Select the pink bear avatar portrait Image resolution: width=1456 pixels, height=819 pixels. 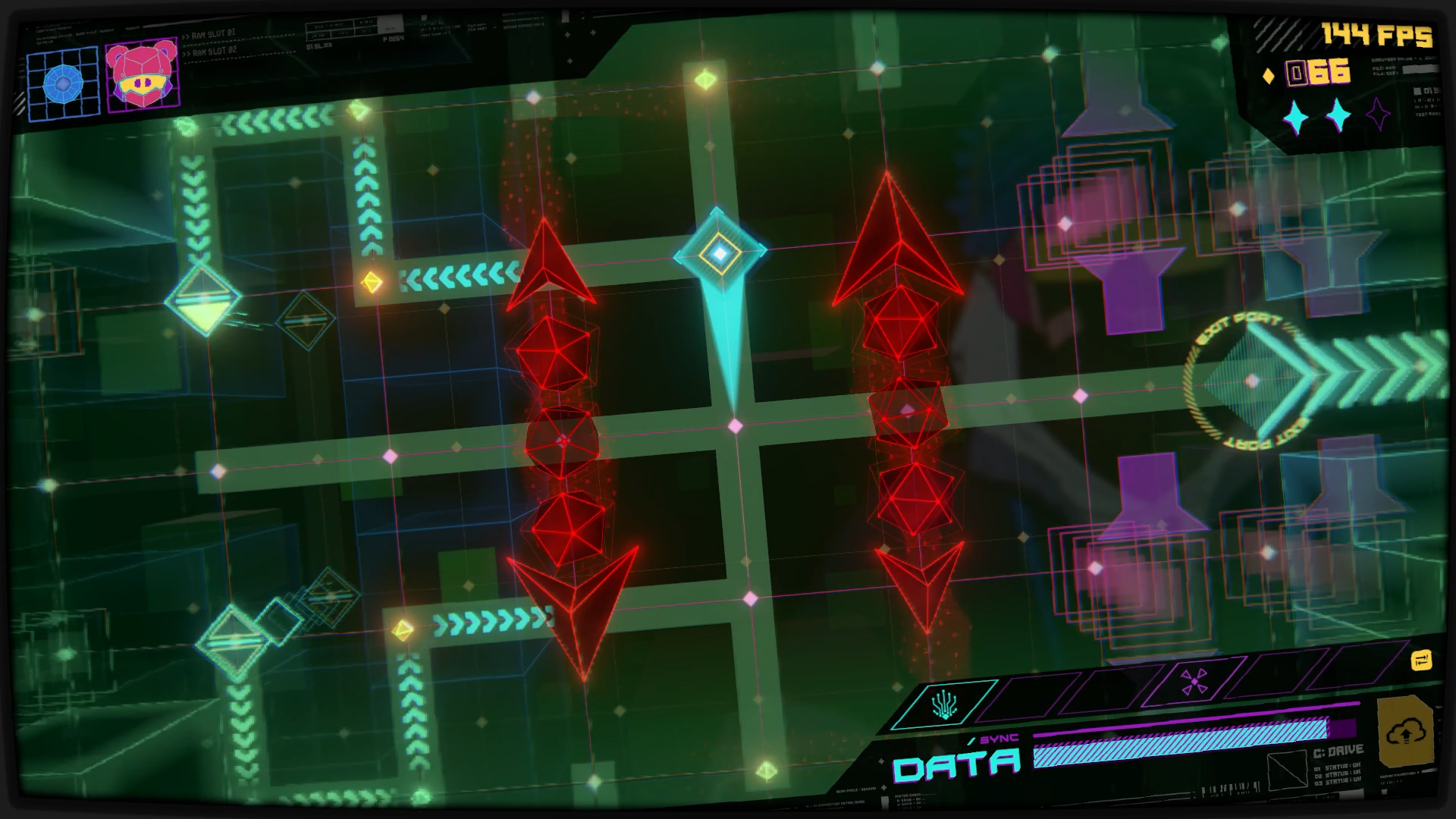tap(143, 77)
